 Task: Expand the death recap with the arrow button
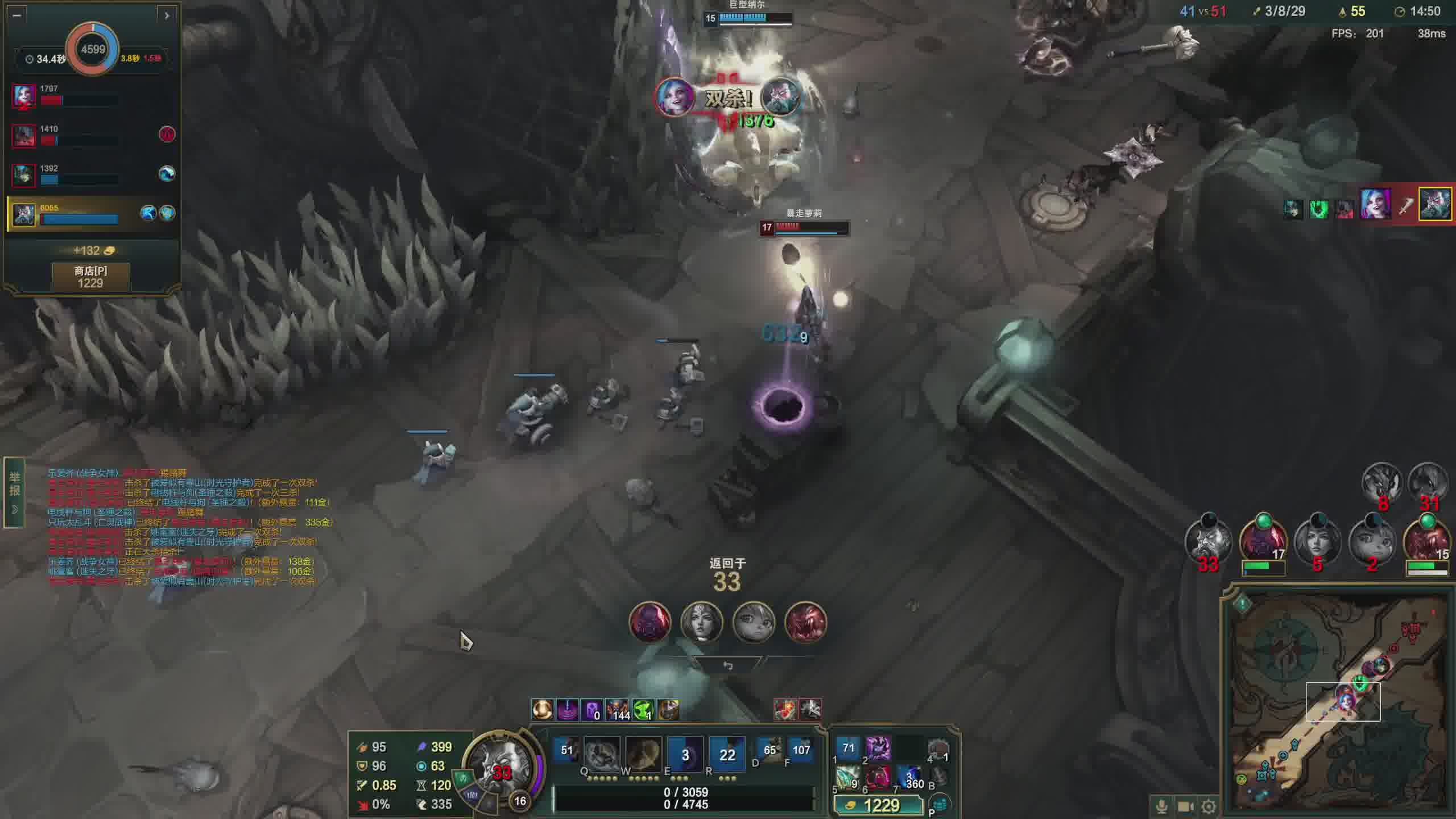(167, 15)
